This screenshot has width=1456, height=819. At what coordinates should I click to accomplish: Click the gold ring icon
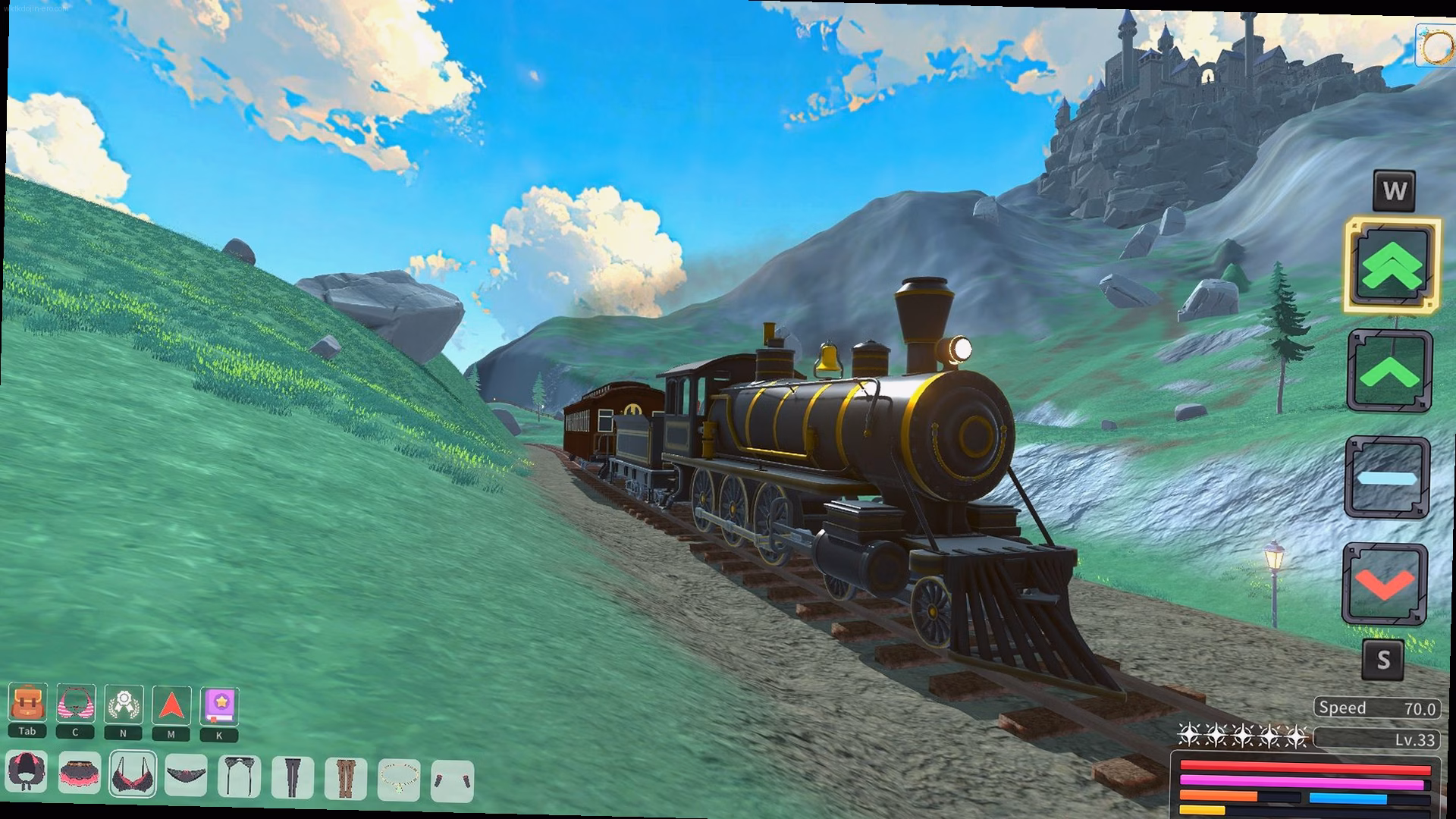pos(1436,47)
